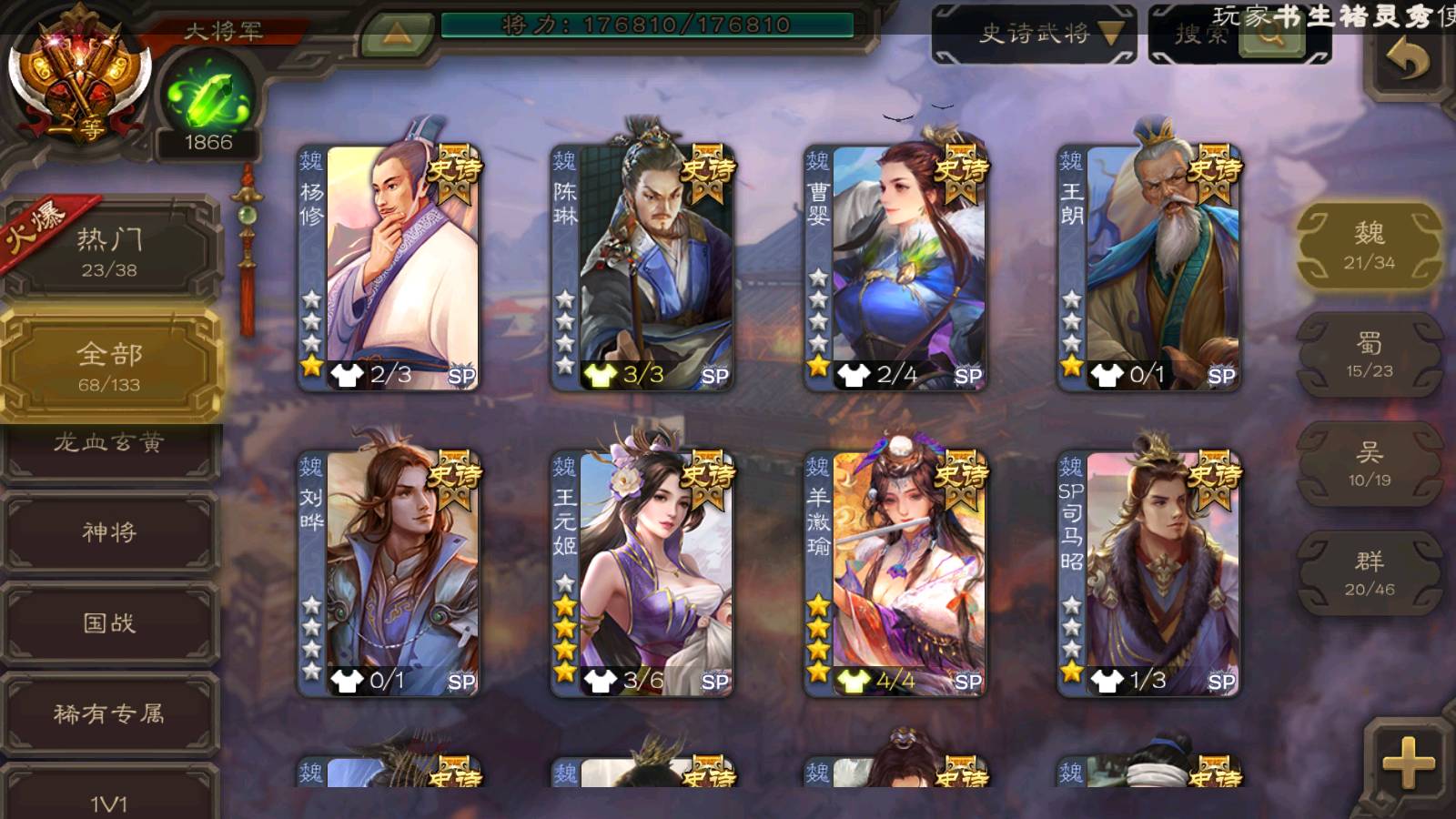Select the 全部 all-generals tab
The width and height of the screenshot is (1456, 819).
point(109,366)
